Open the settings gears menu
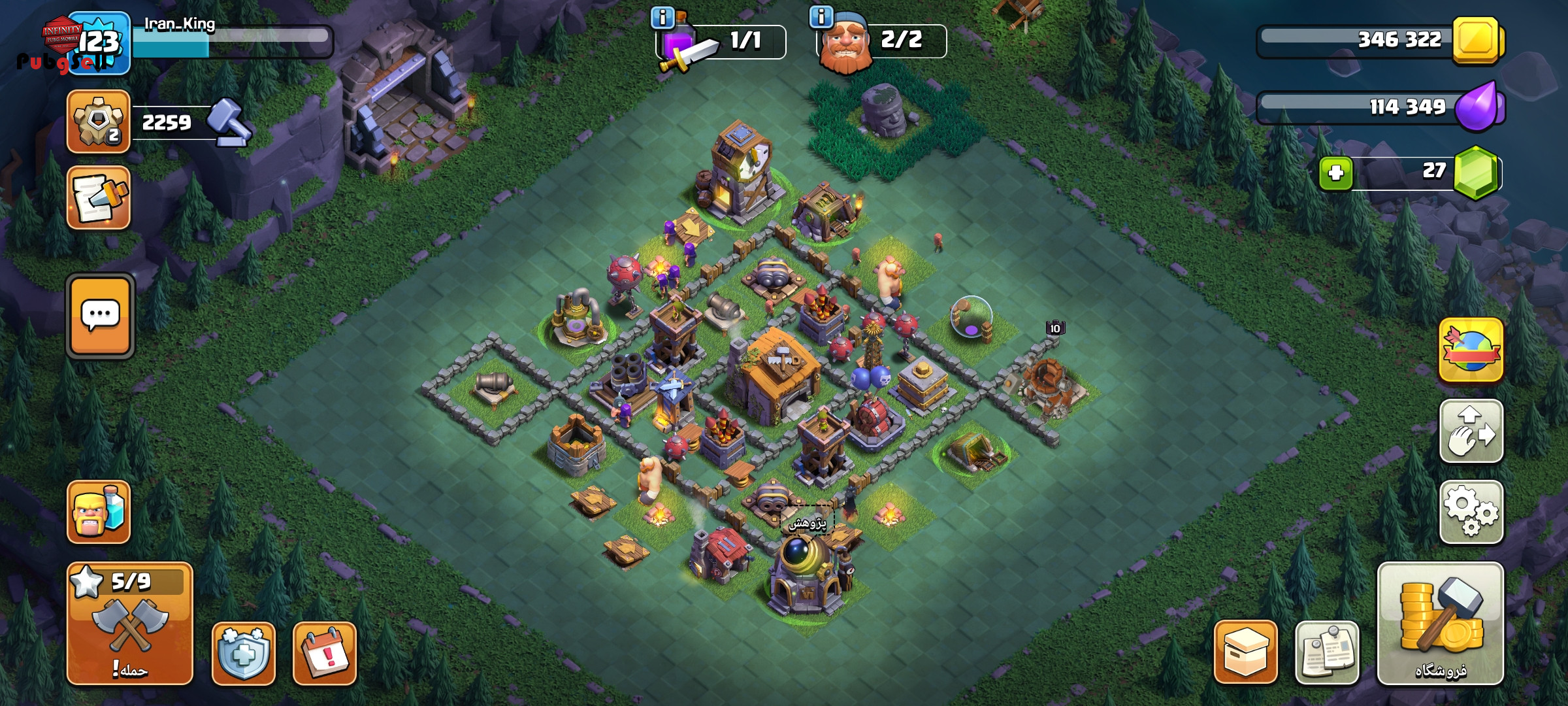The width and height of the screenshot is (1568, 706). [1471, 512]
